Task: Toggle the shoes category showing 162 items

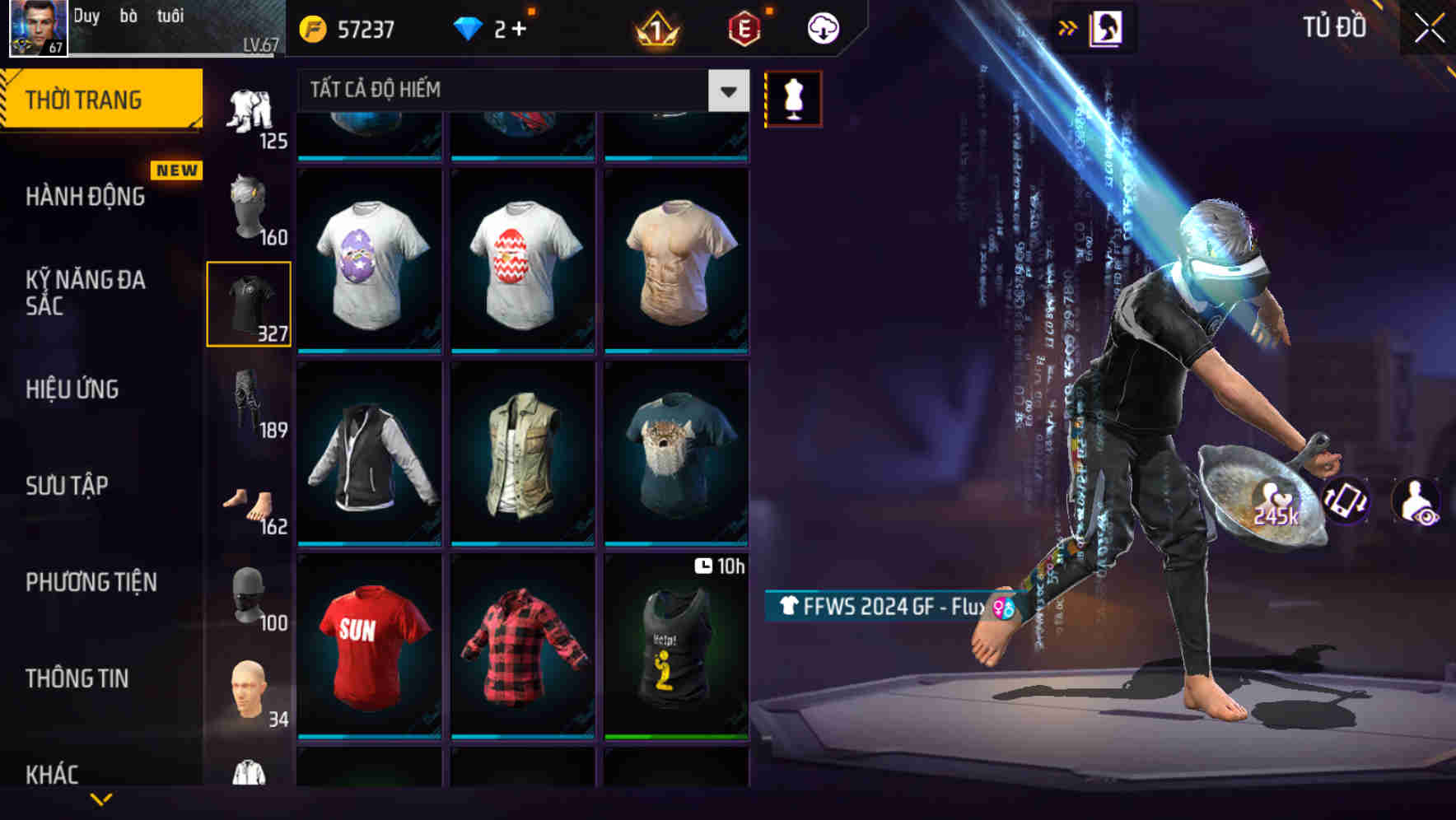Action: click(249, 504)
